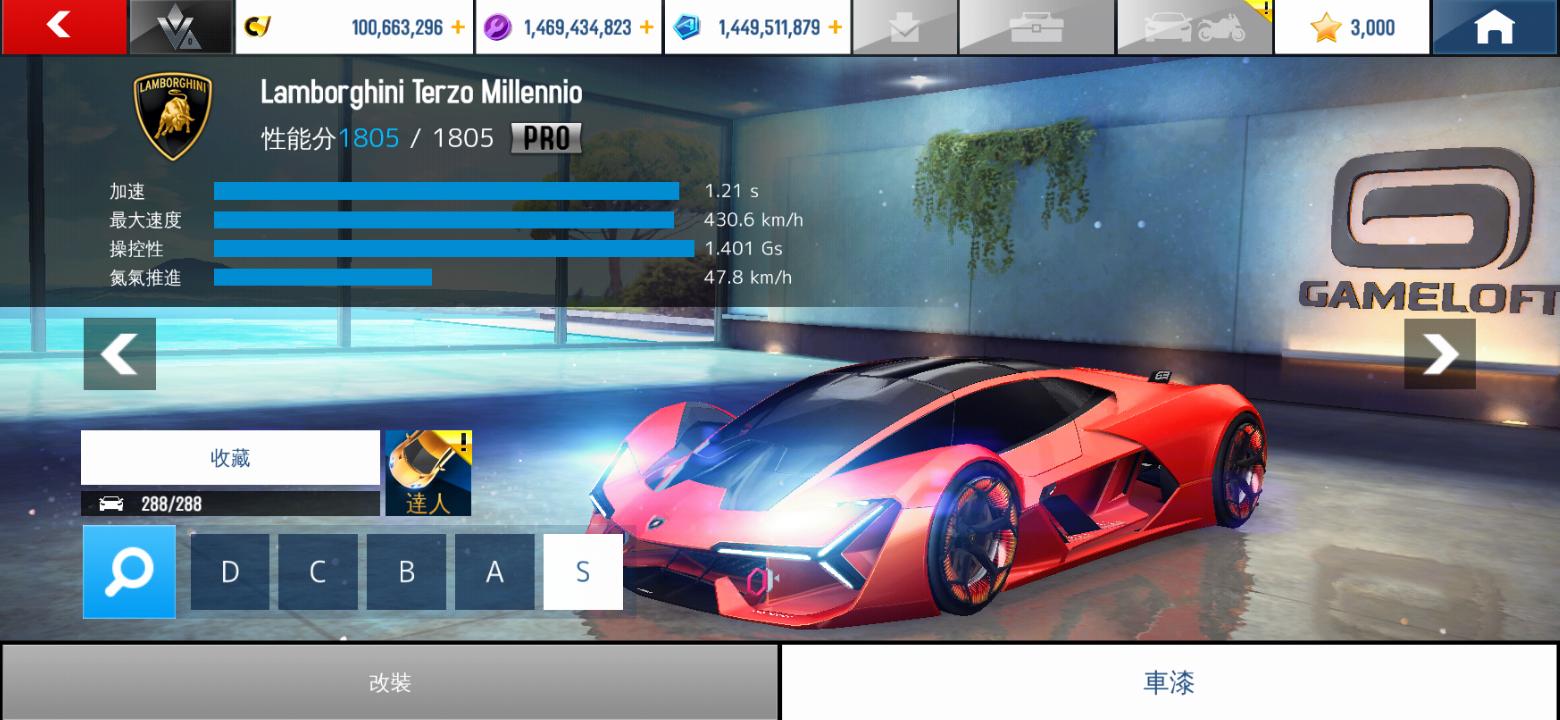The height and width of the screenshot is (720, 1560).
Task: Open the car and motorcycle garage icon
Action: coord(1194,28)
